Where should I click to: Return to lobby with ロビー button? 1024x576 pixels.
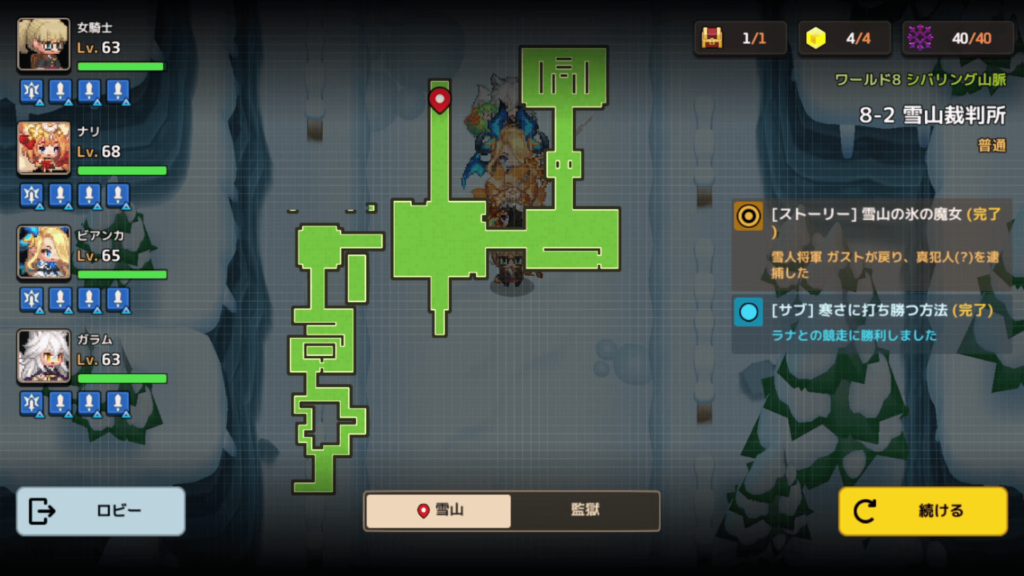point(101,511)
